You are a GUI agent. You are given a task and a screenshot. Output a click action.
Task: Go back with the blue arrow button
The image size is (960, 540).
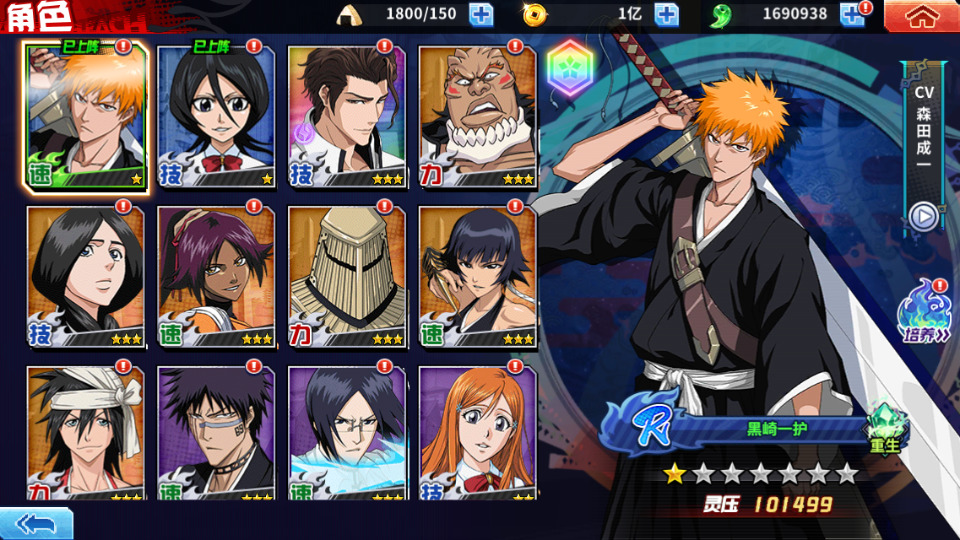pyautogui.click(x=36, y=523)
